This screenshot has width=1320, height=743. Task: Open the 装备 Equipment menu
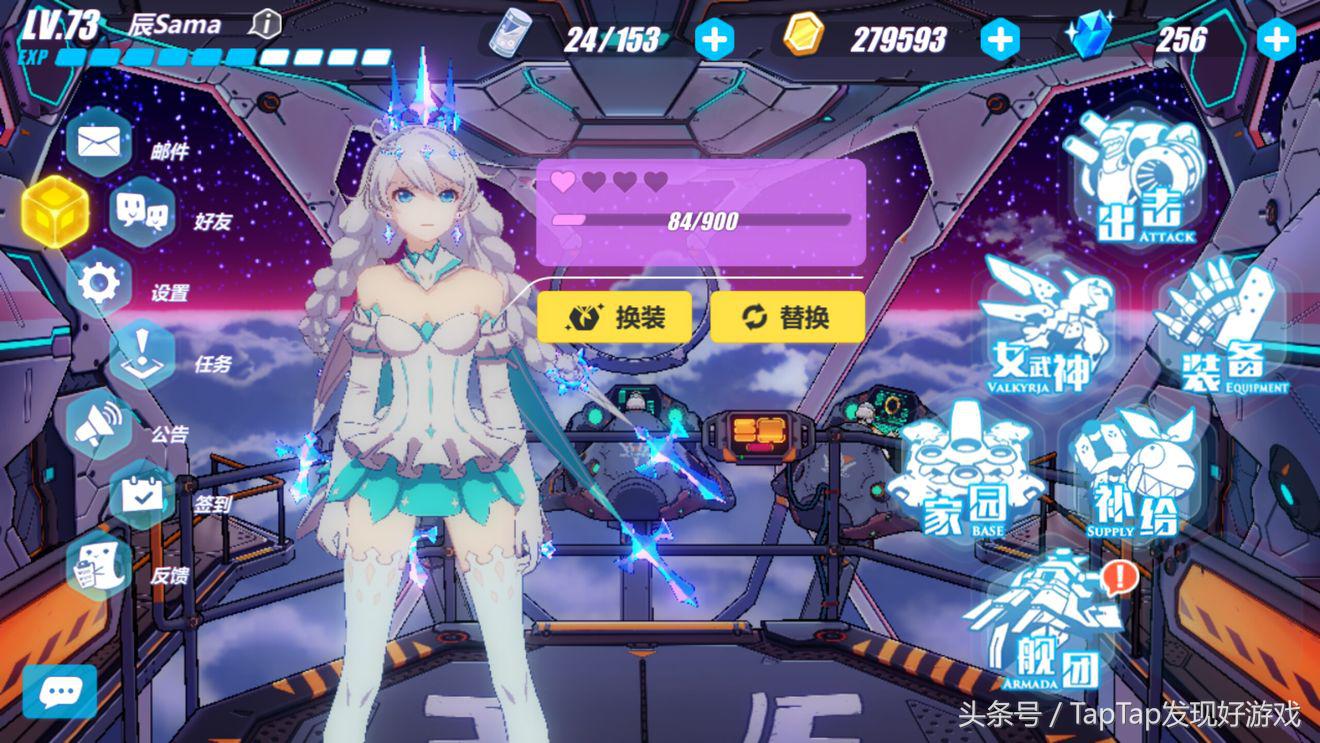pyautogui.click(x=1221, y=326)
